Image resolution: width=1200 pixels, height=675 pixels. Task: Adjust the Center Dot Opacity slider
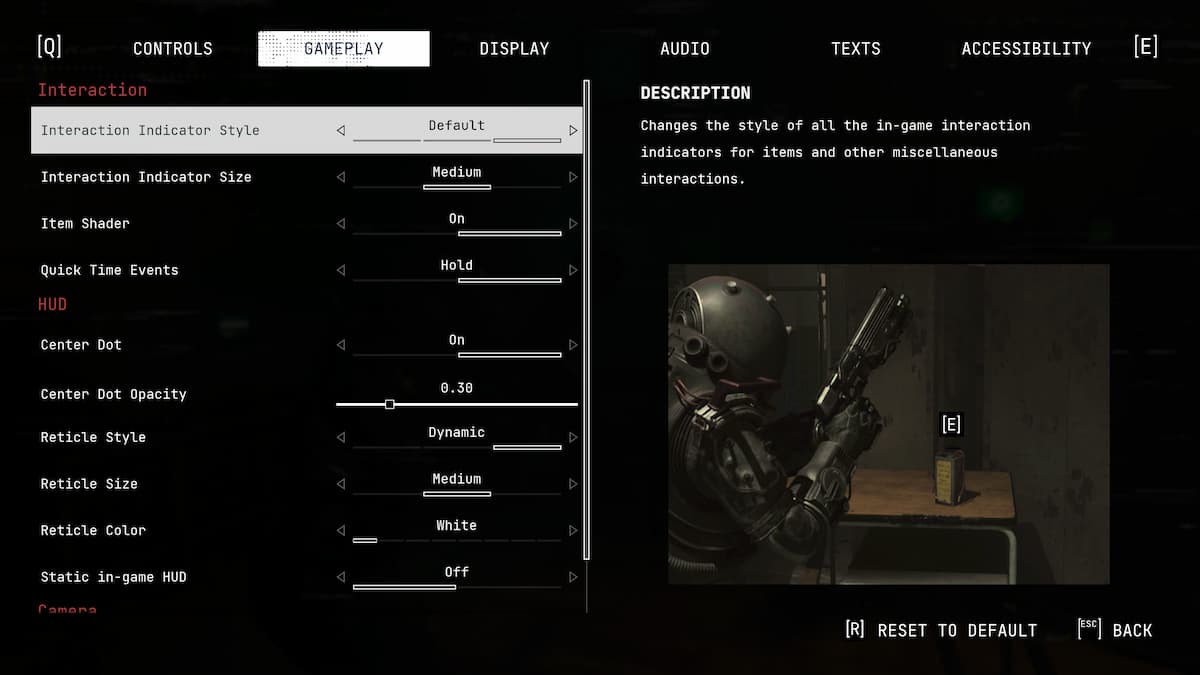tap(390, 404)
